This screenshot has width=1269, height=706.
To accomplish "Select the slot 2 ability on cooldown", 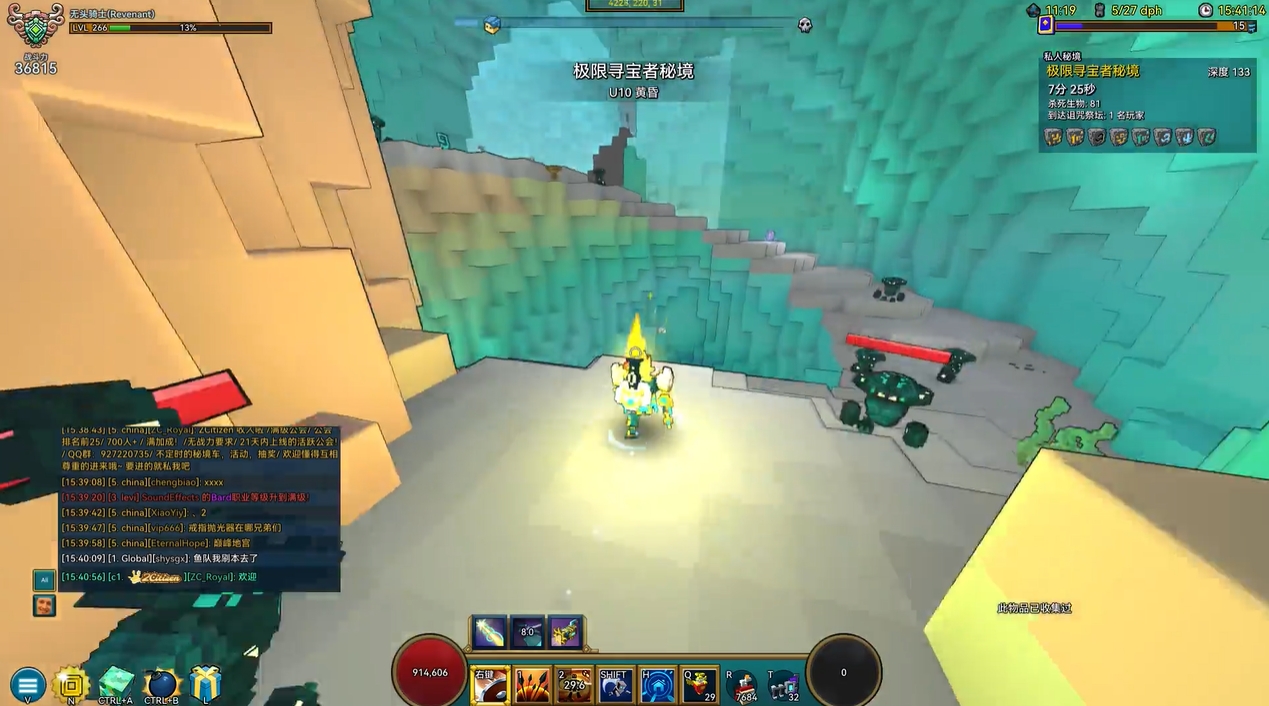I will (x=574, y=685).
